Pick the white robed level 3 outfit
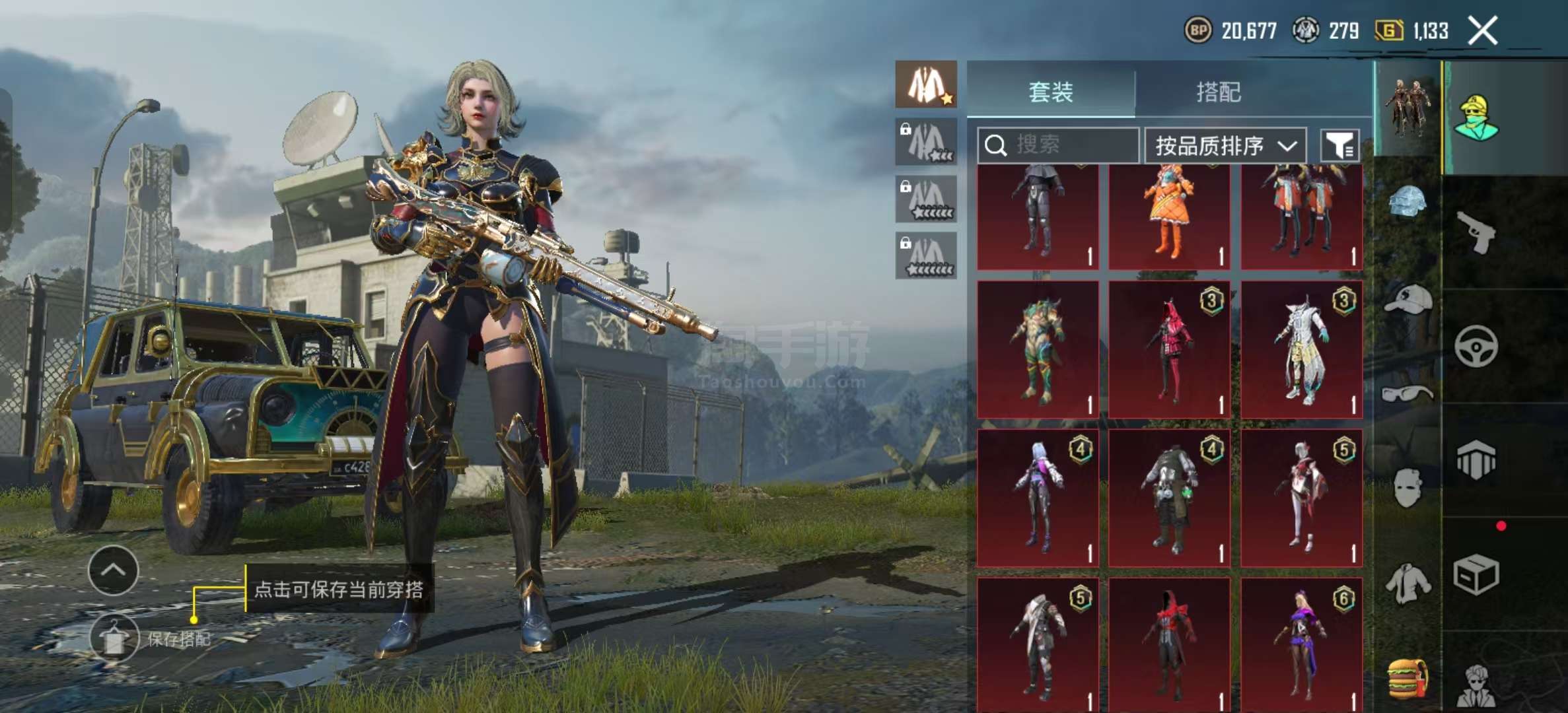This screenshot has height=713, width=1568. [x=1301, y=349]
